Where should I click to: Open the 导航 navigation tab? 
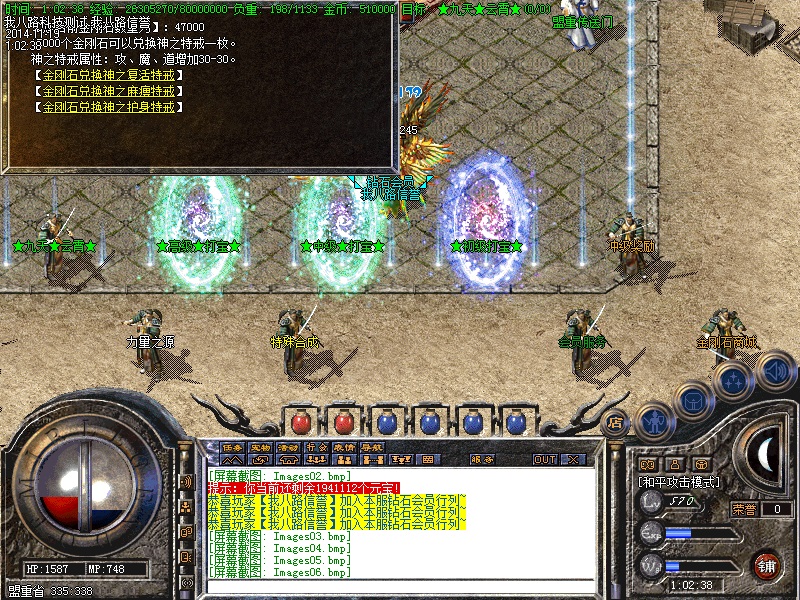coord(372,447)
